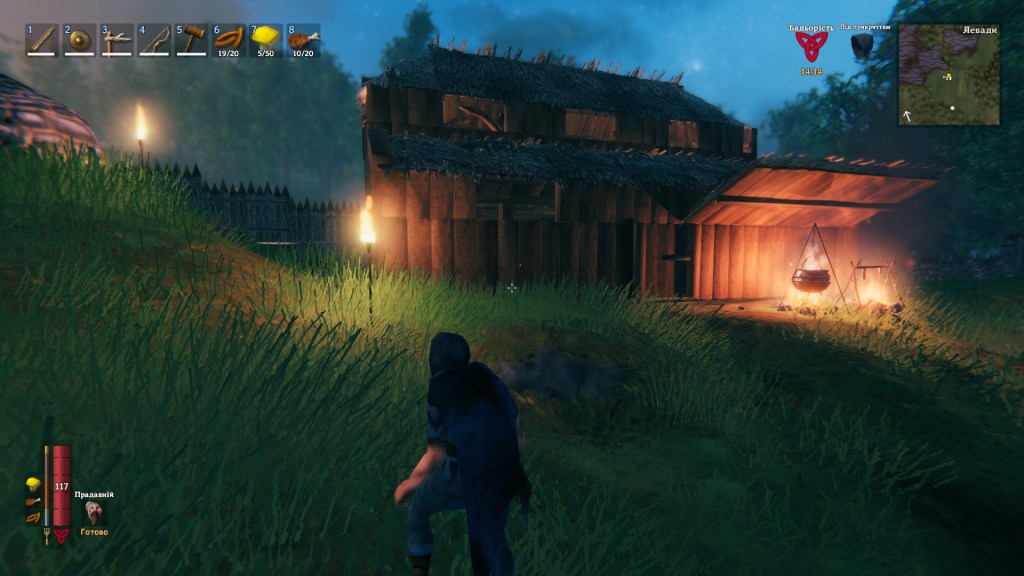Select the pickaxe in hotbar slot 3
This screenshot has height=576, width=1024.
click(x=116, y=40)
